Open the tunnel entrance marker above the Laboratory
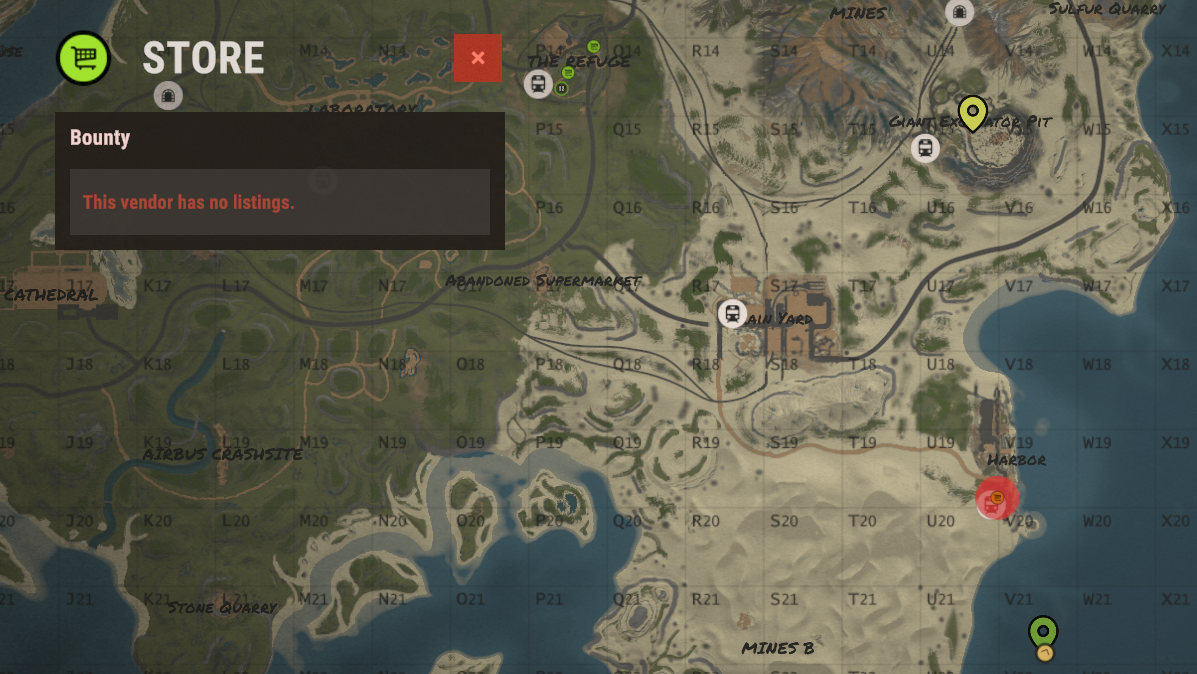Viewport: 1197px width, 674px height. tap(168, 95)
